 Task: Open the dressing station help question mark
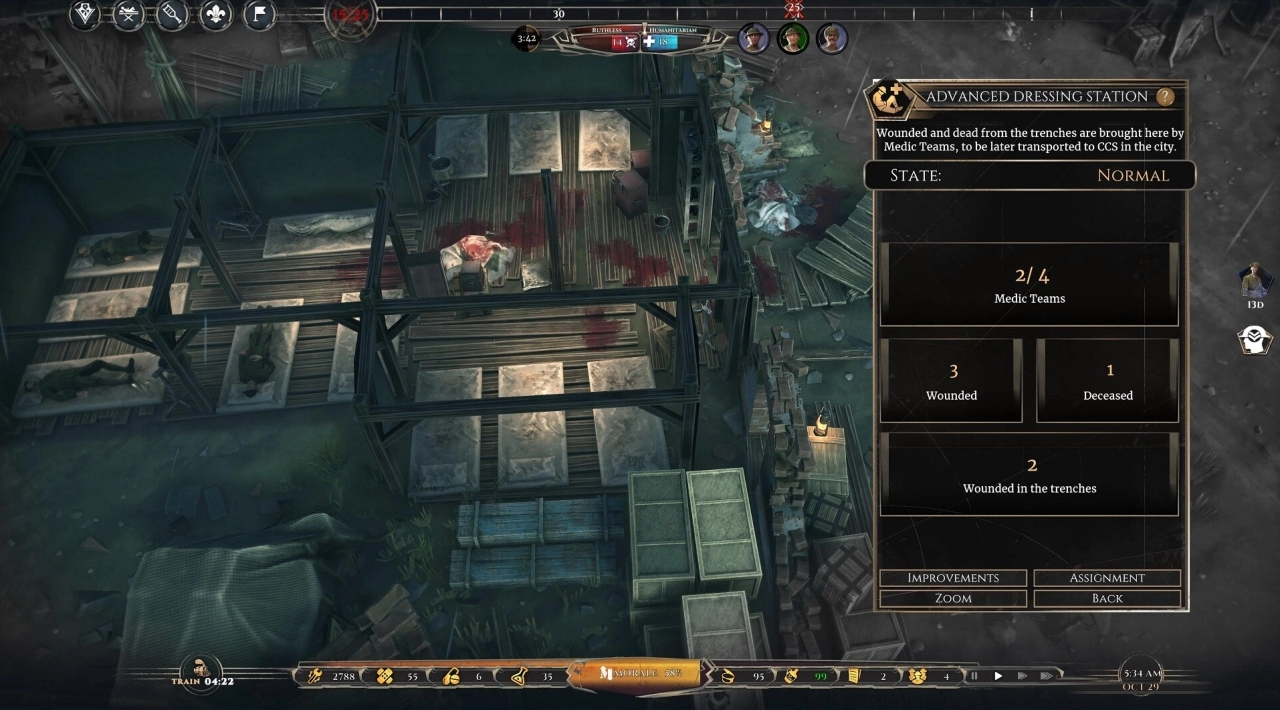click(1164, 97)
